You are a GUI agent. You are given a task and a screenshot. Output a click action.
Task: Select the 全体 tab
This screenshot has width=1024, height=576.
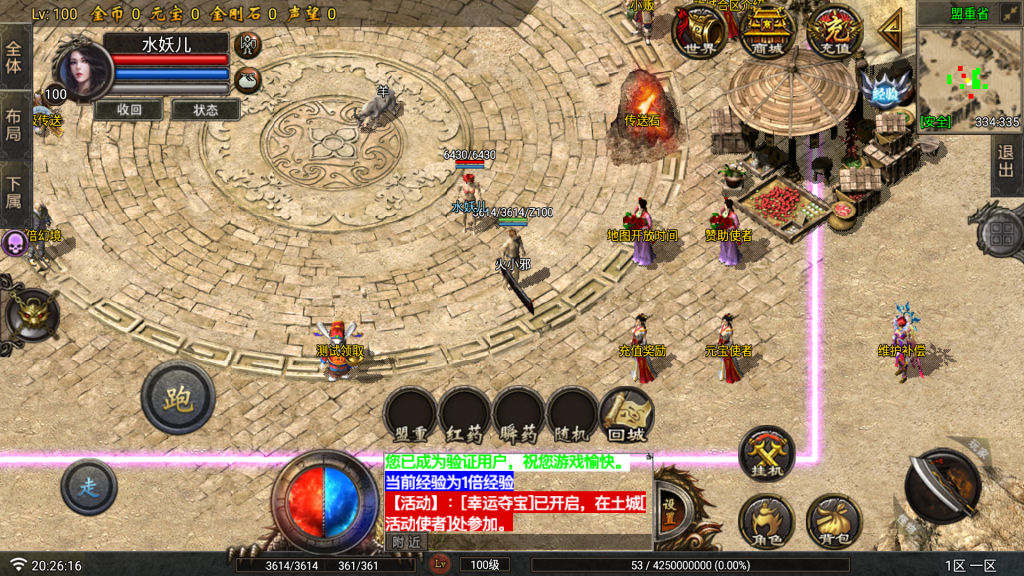coord(14,57)
